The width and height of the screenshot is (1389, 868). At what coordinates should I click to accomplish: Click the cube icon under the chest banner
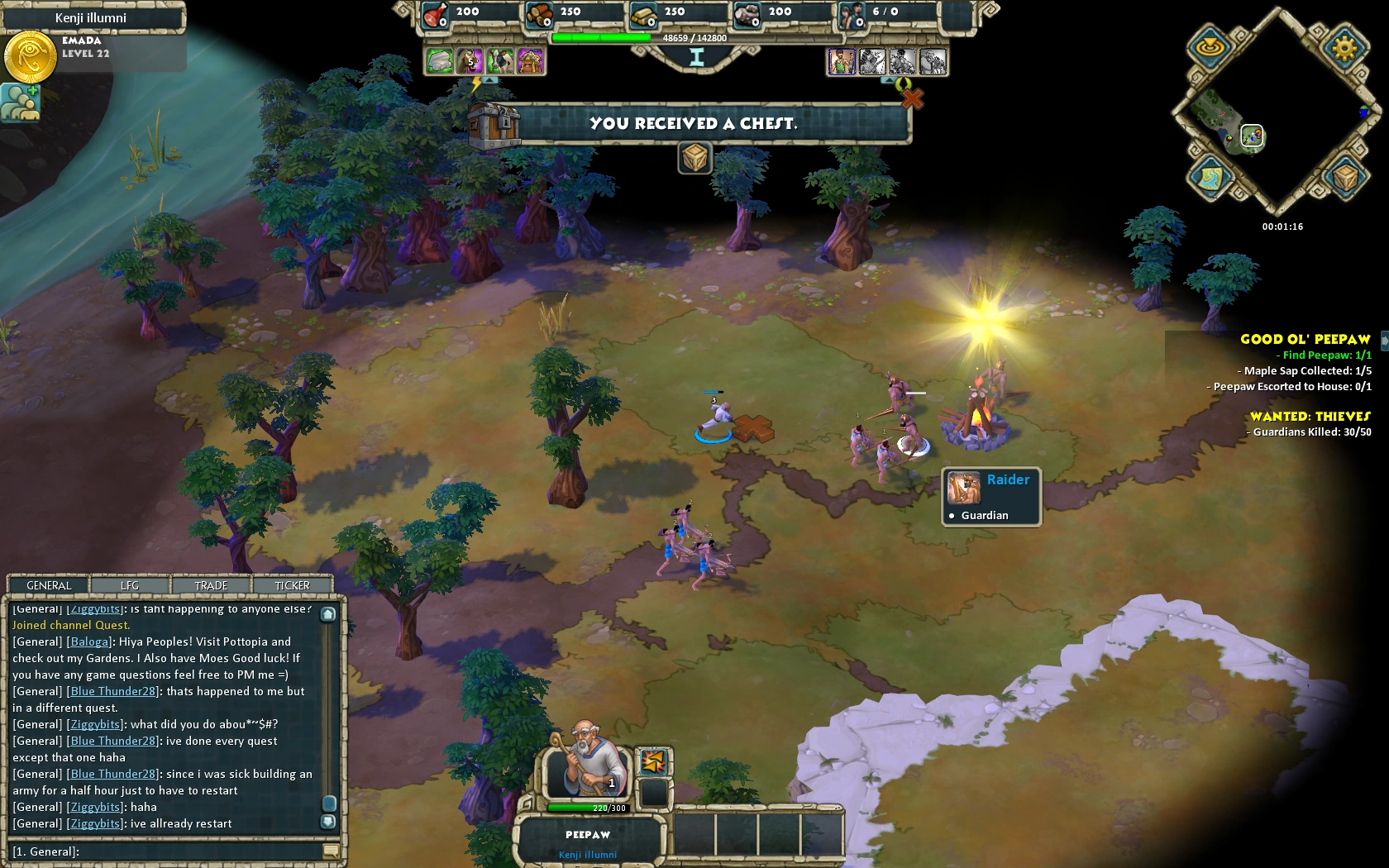[695, 157]
